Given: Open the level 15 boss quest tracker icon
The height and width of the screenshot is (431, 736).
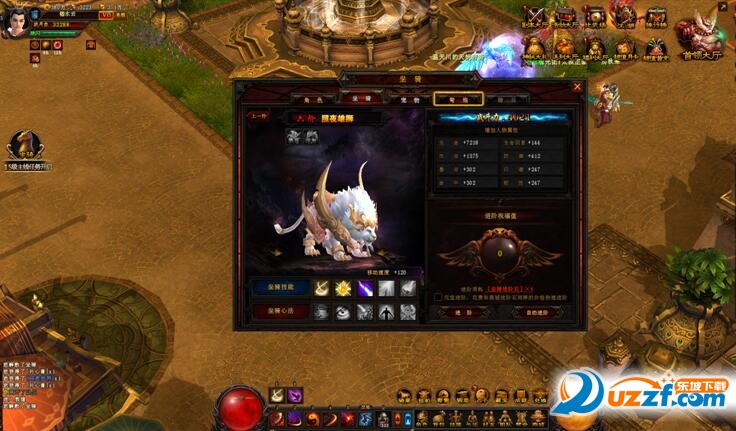Looking at the screenshot, I should [x=26, y=146].
